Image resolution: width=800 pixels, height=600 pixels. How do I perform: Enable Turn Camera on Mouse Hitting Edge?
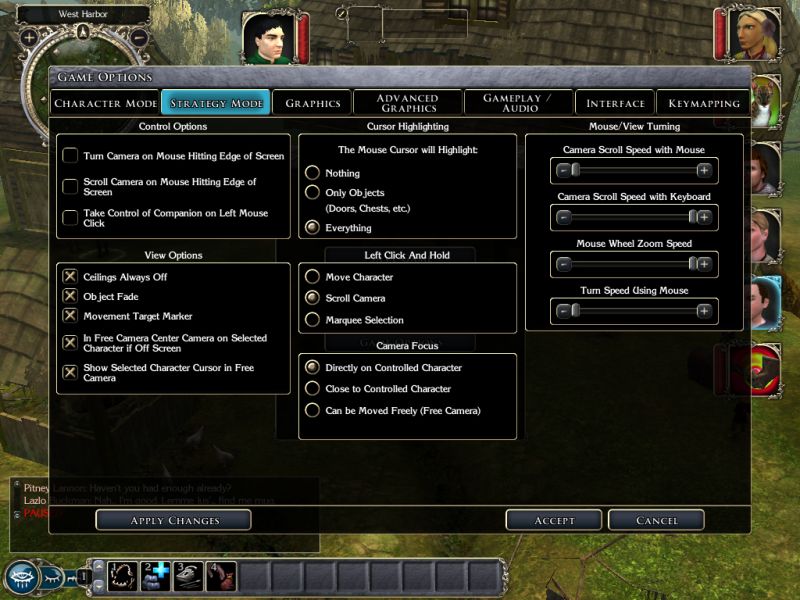tap(70, 156)
